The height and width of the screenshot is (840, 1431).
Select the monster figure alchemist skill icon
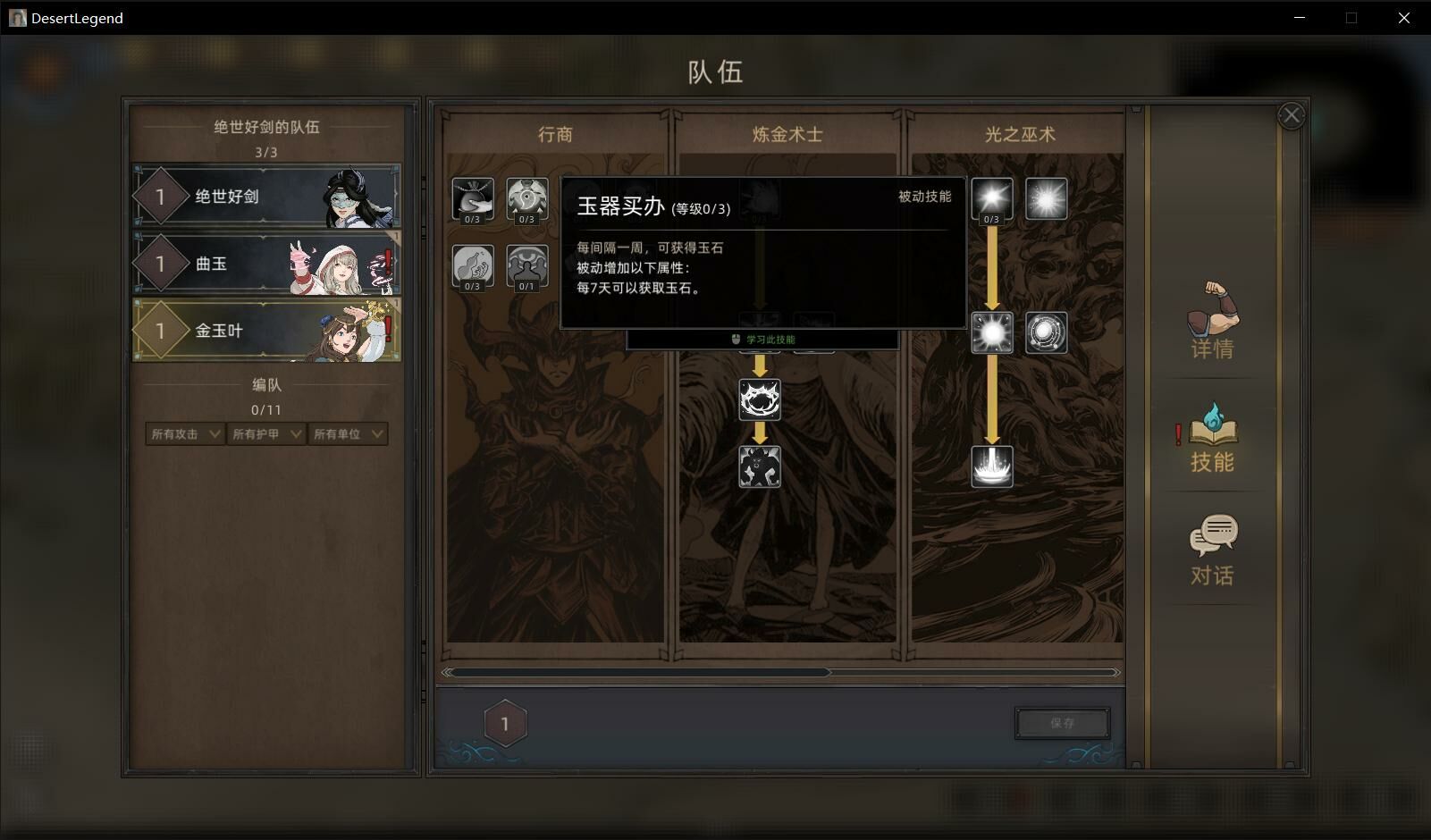point(760,466)
